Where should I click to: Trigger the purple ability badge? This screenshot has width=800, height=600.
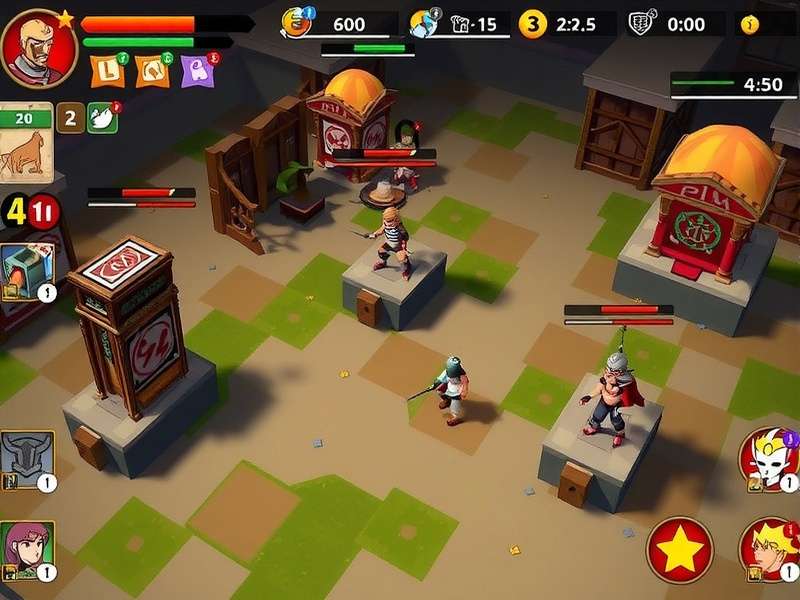point(199,70)
